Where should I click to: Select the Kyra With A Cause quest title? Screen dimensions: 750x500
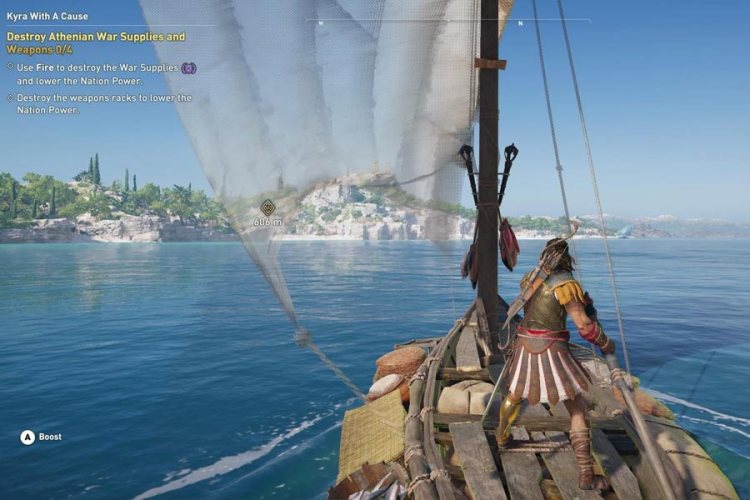(x=49, y=17)
